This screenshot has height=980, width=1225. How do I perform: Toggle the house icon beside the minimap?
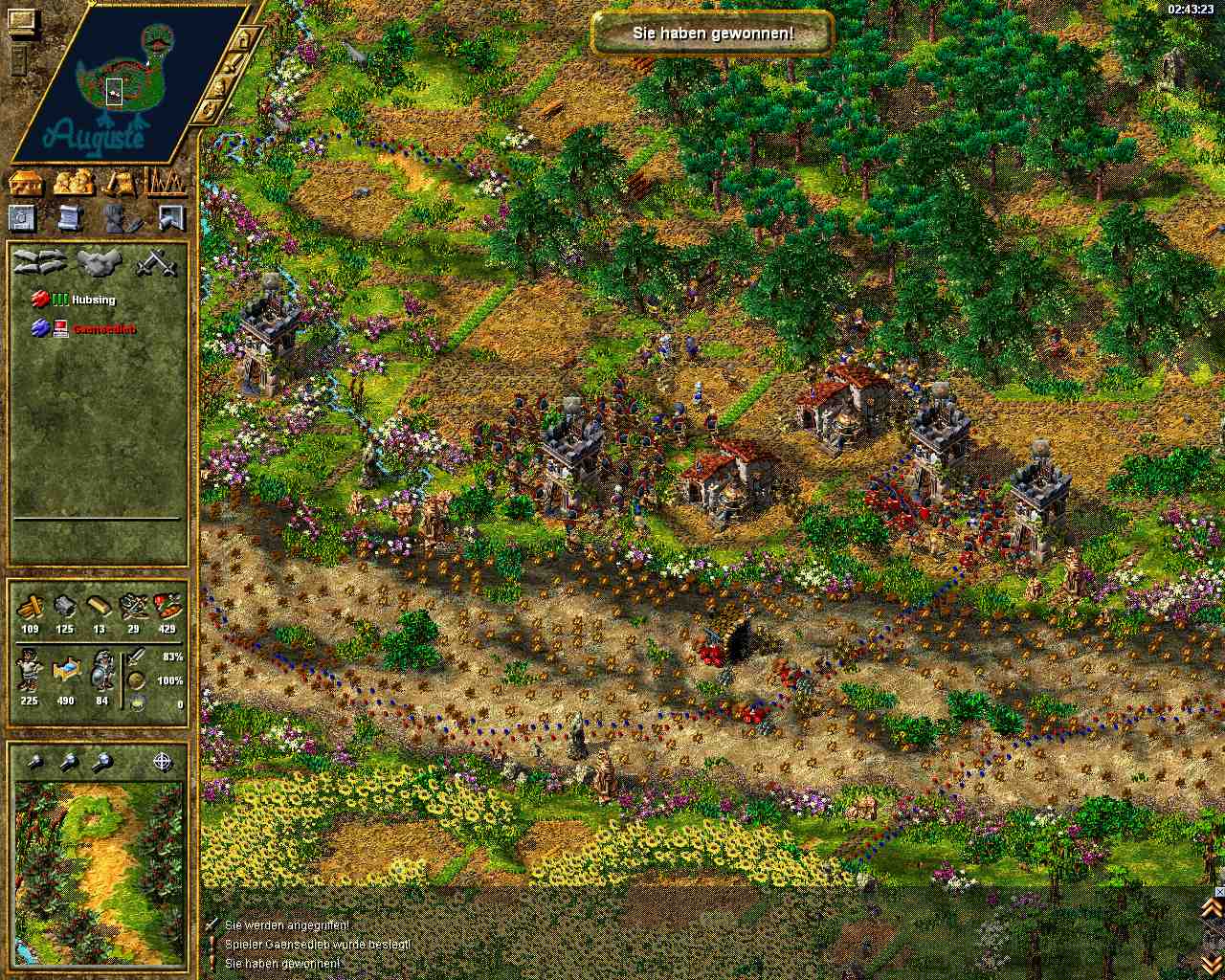pos(245,39)
